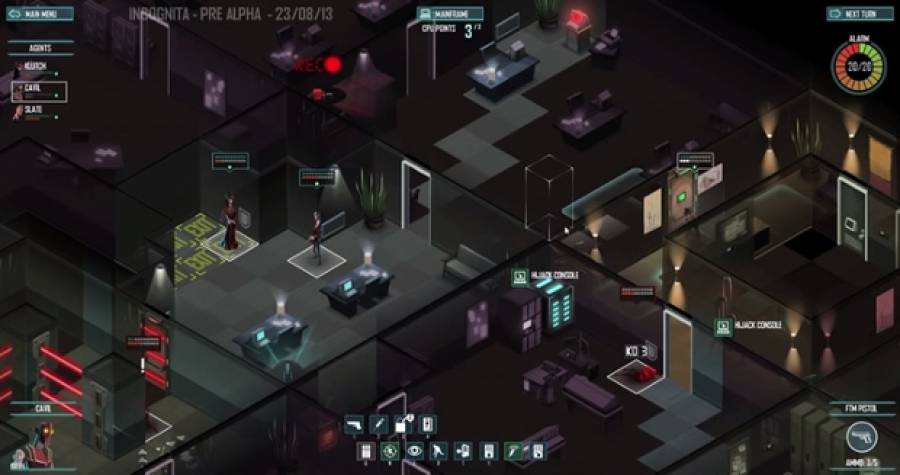The image size is (900, 475).
Task: Toggle the eye peek action
Action: (413, 451)
